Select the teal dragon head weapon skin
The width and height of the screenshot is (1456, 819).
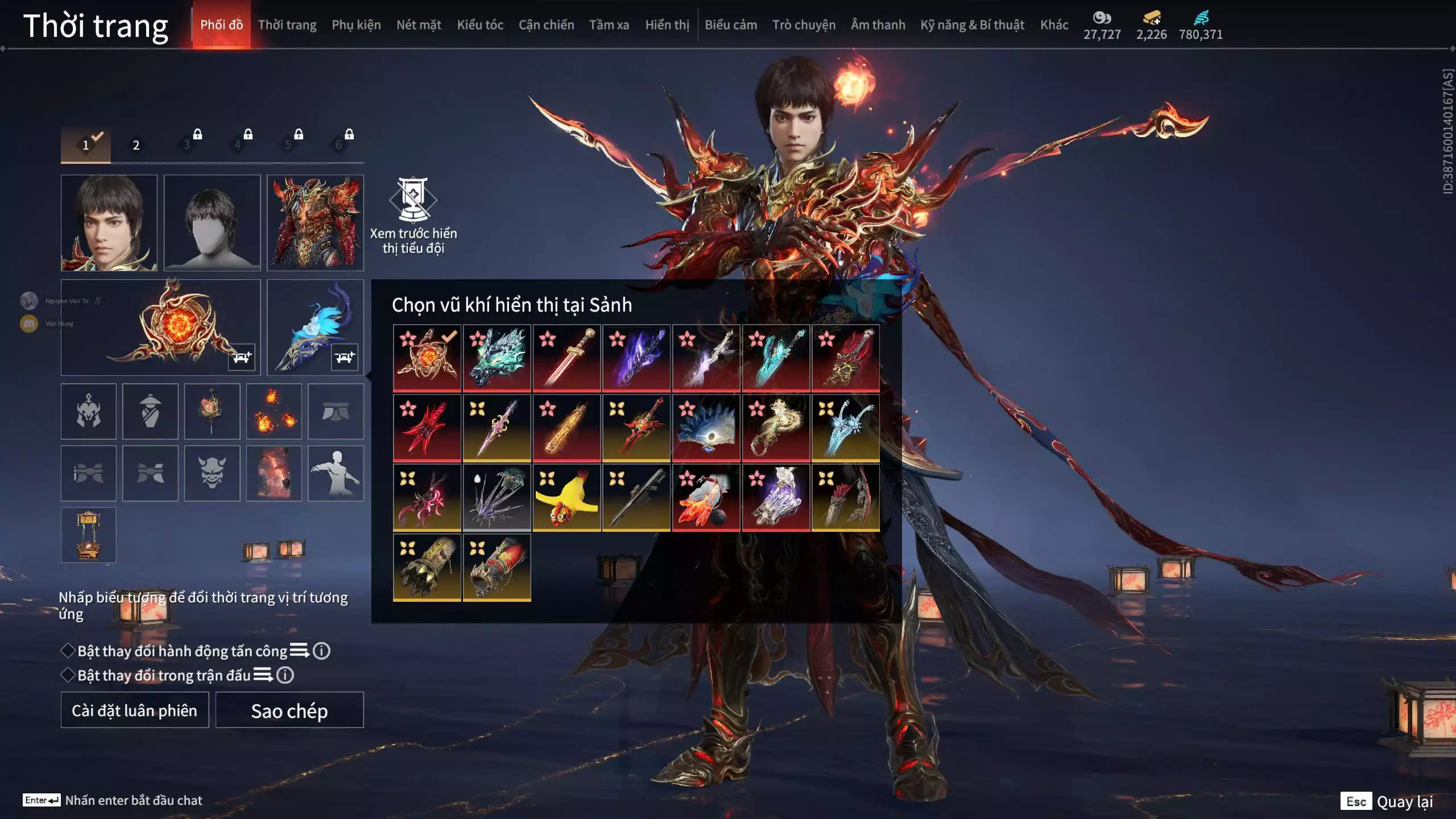[x=497, y=358]
